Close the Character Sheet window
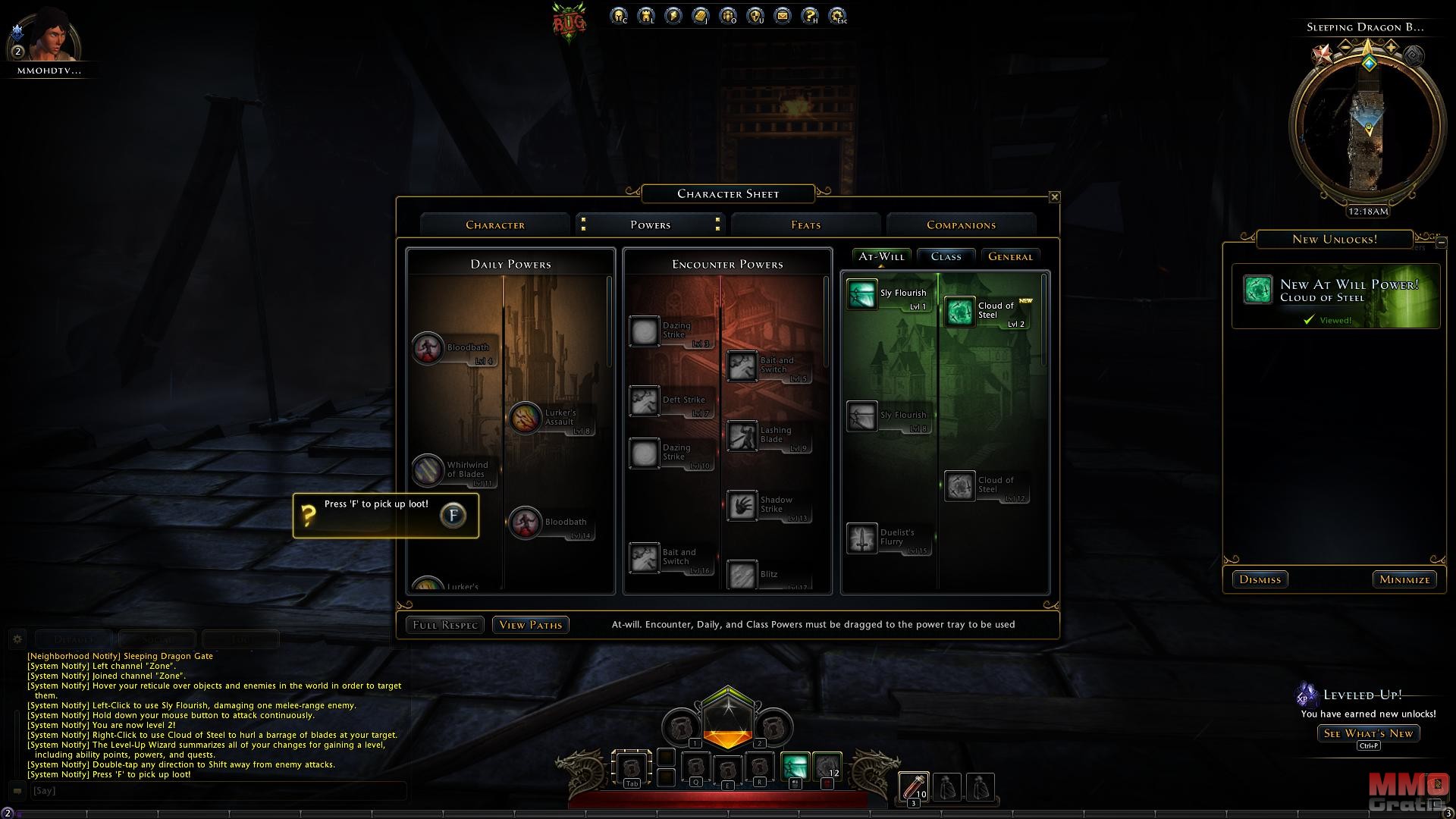This screenshot has width=1456, height=819. pos(1054,197)
